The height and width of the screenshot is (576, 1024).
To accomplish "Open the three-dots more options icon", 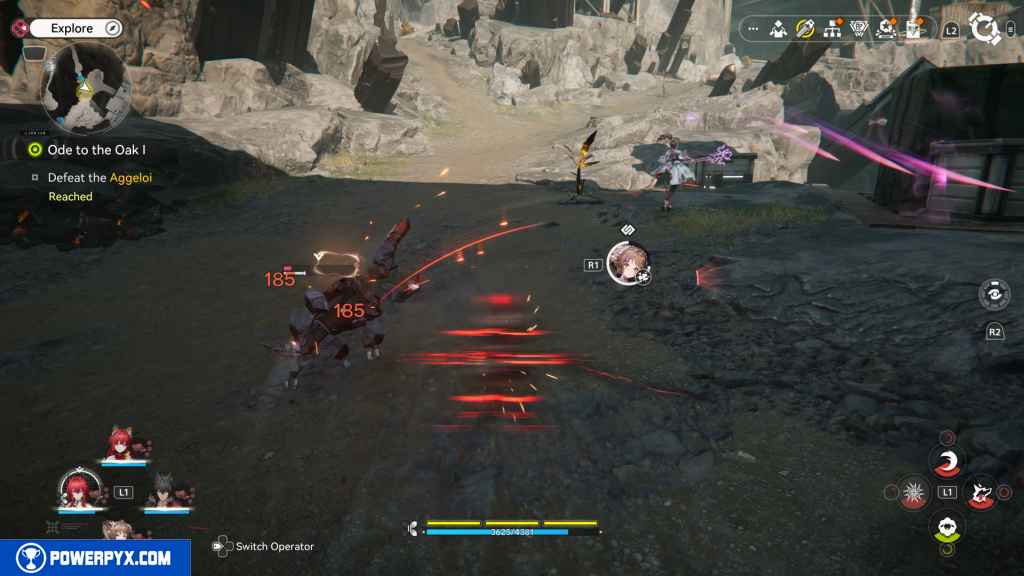I will click(x=752, y=29).
